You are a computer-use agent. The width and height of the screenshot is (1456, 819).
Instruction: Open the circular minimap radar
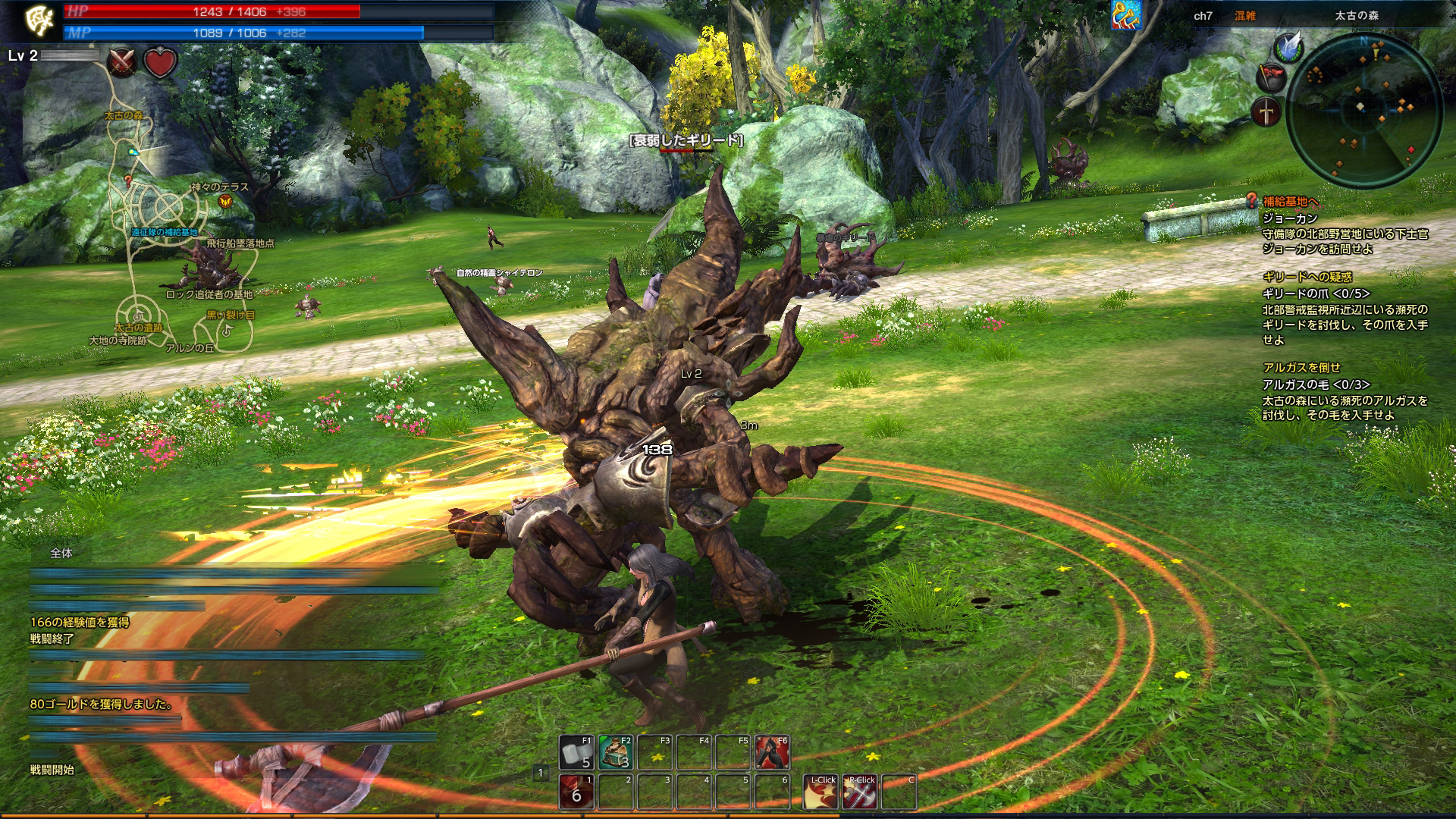coord(1364,108)
